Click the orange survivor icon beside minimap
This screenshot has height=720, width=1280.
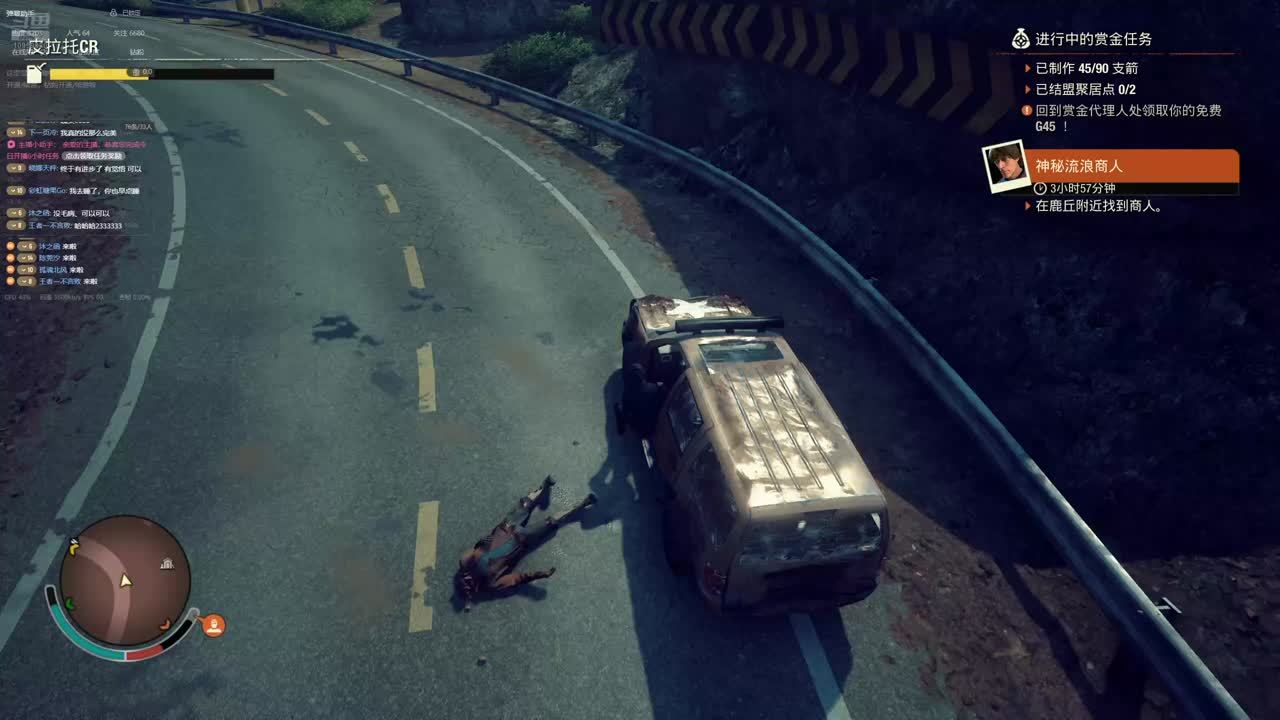(213, 626)
